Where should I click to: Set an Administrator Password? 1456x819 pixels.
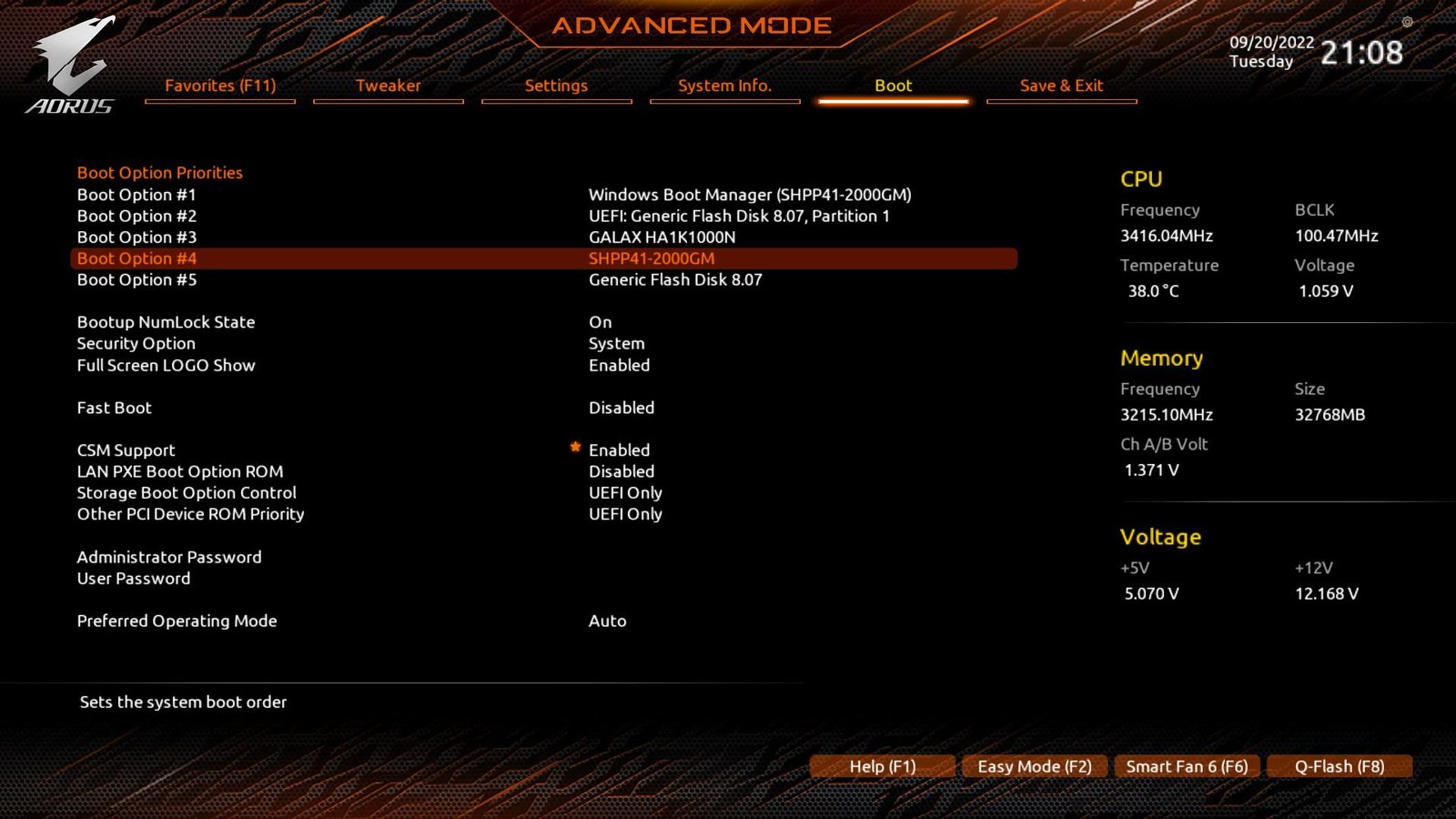(169, 556)
